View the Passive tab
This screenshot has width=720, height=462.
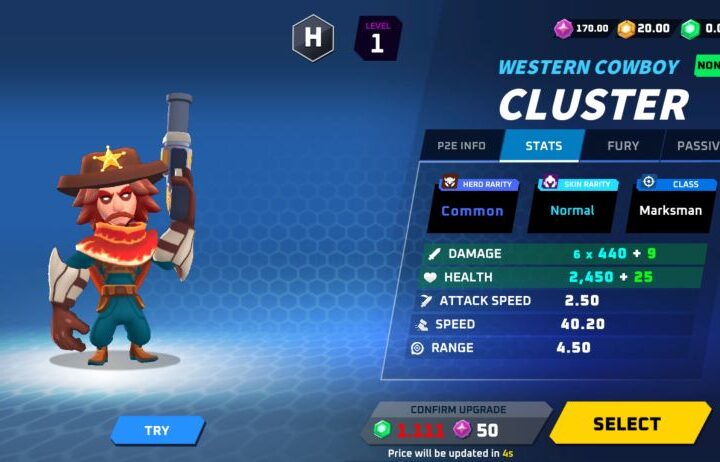[x=697, y=146]
